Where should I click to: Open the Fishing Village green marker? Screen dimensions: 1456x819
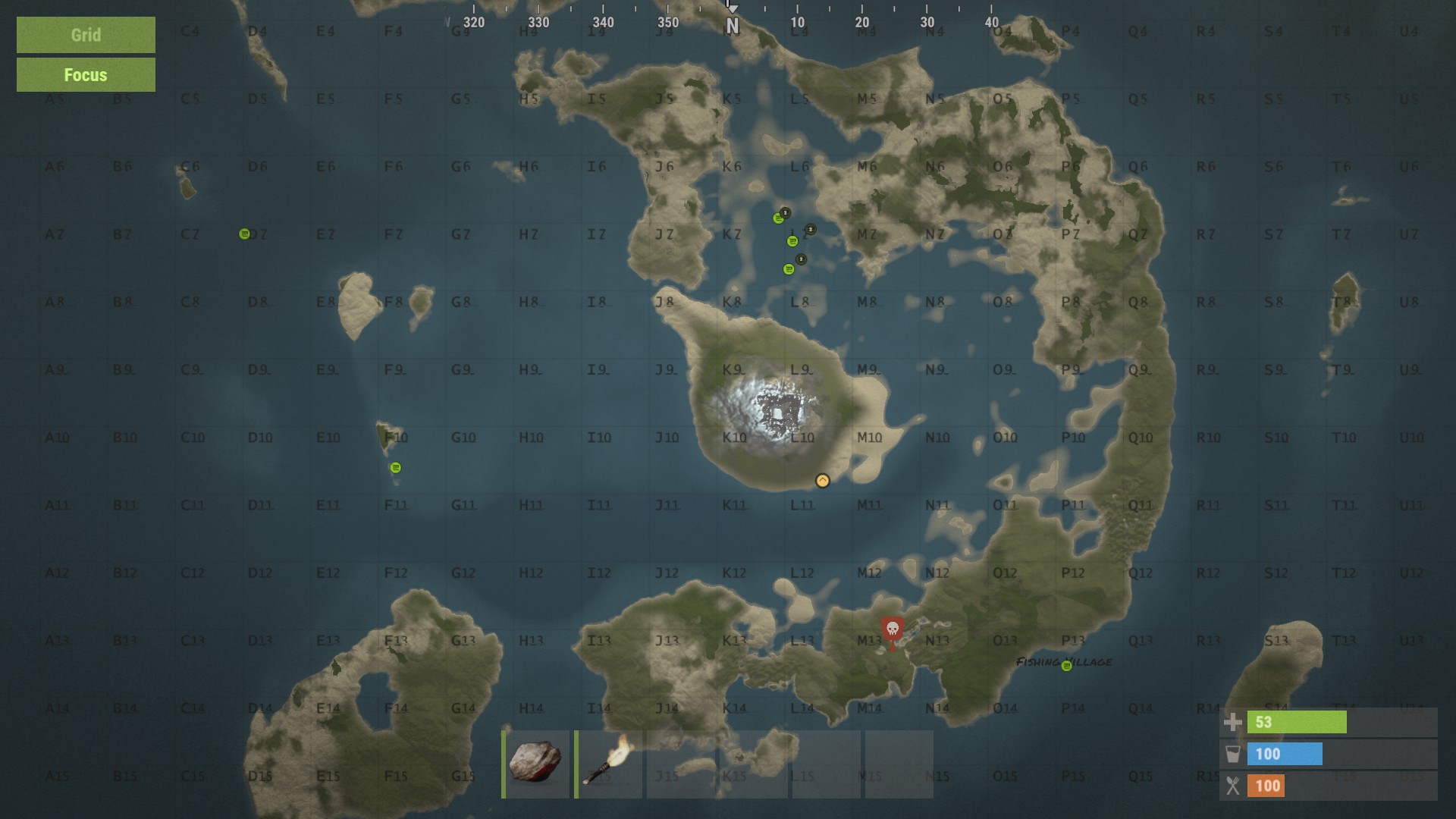click(1067, 666)
